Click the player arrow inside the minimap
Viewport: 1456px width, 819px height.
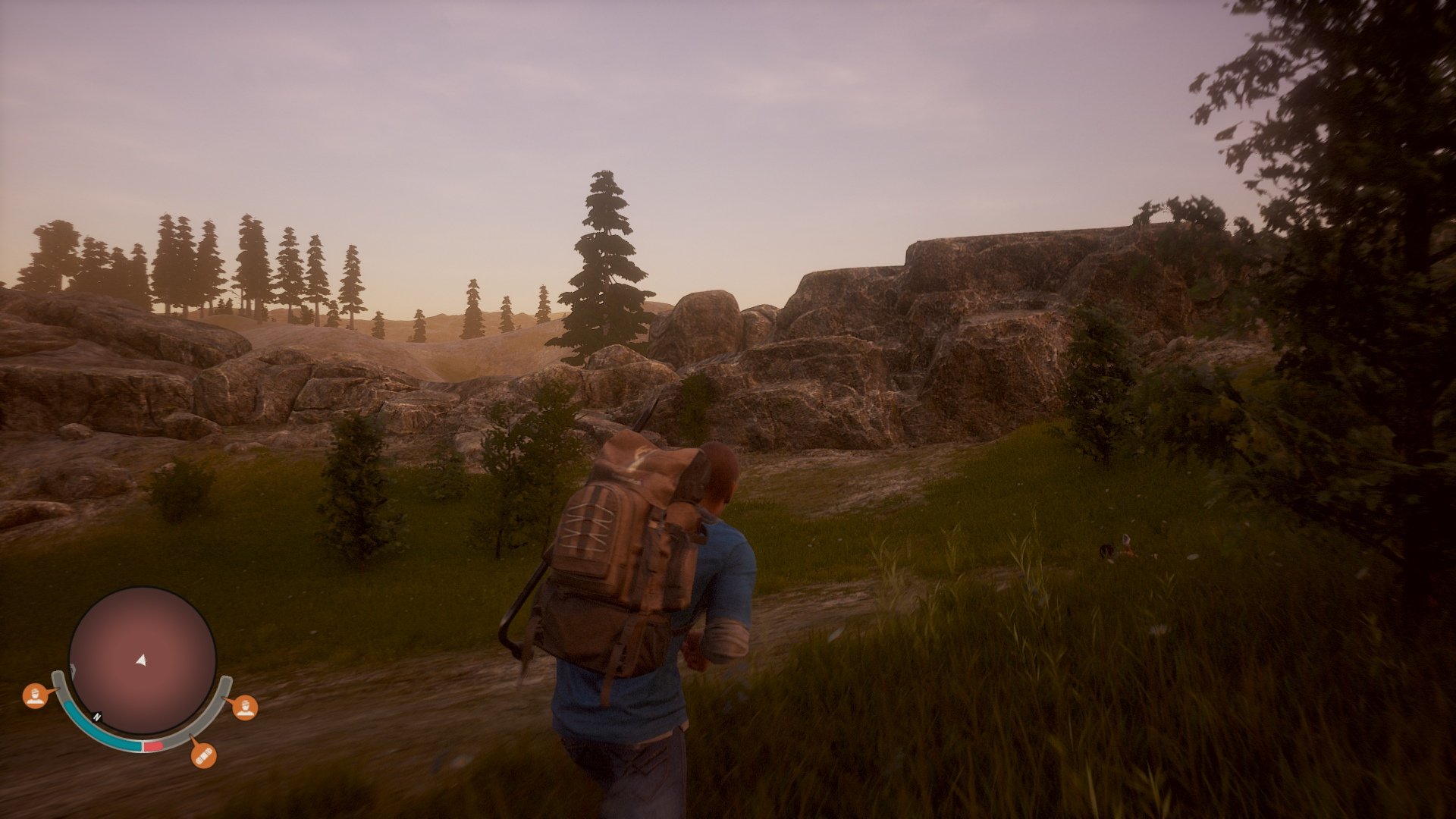142,661
